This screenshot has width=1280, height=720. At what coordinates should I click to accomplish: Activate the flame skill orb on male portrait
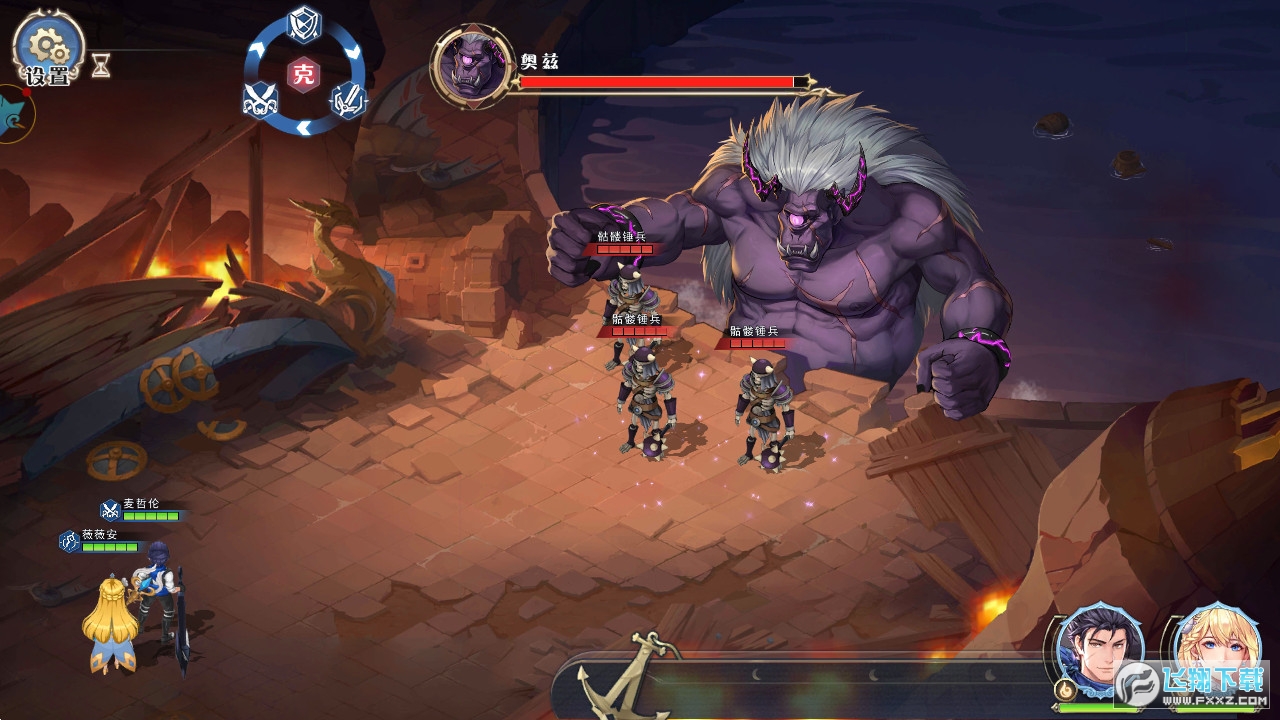point(1066,690)
